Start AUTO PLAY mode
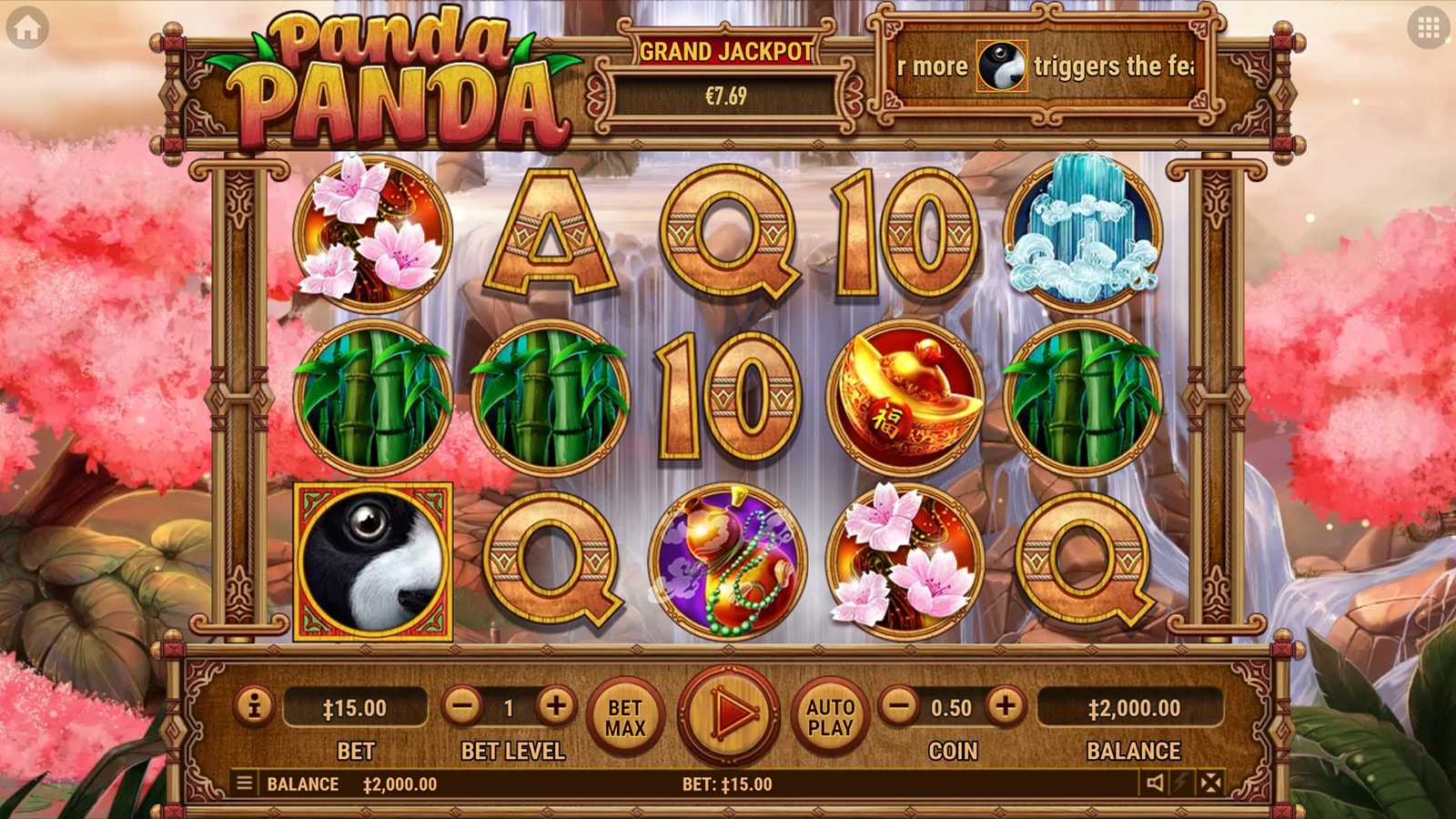Viewport: 1456px width, 819px height. coord(830,717)
